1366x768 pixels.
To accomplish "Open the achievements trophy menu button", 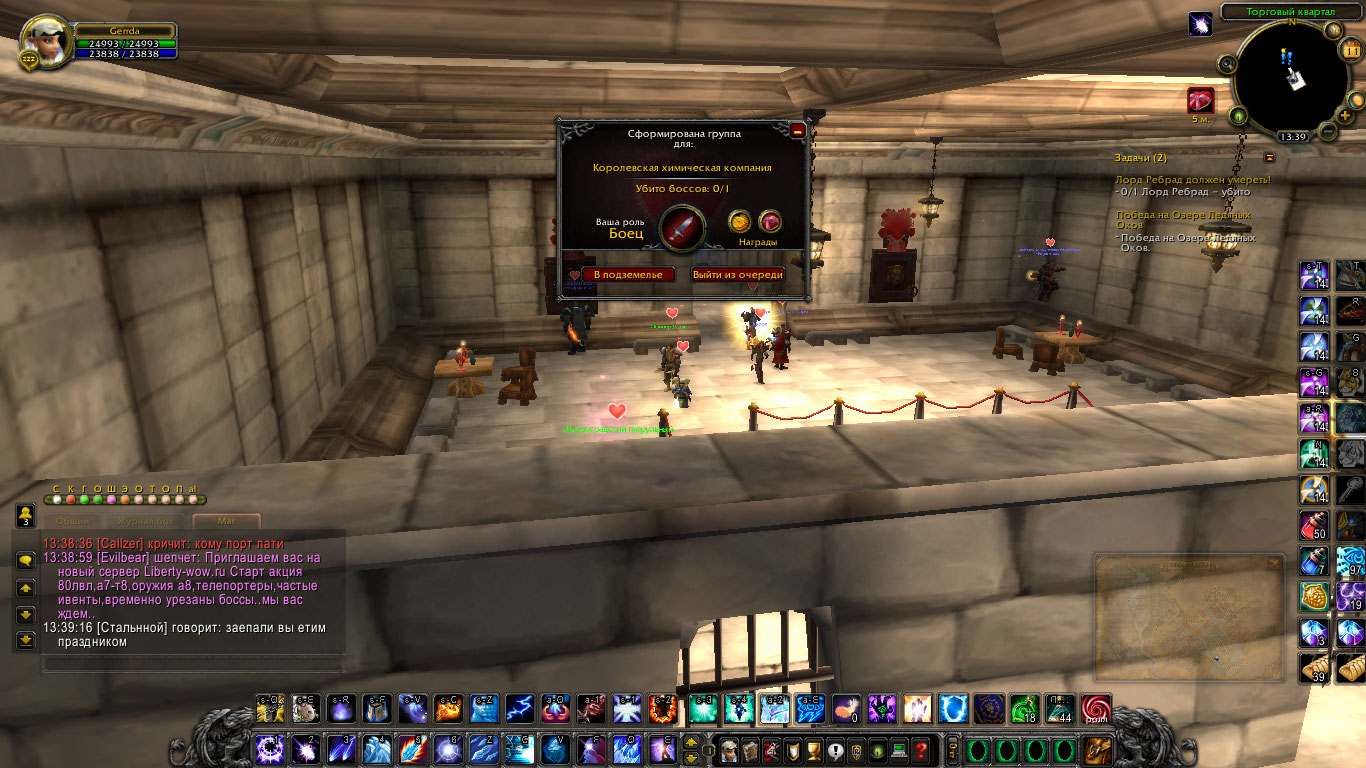I will pos(813,750).
